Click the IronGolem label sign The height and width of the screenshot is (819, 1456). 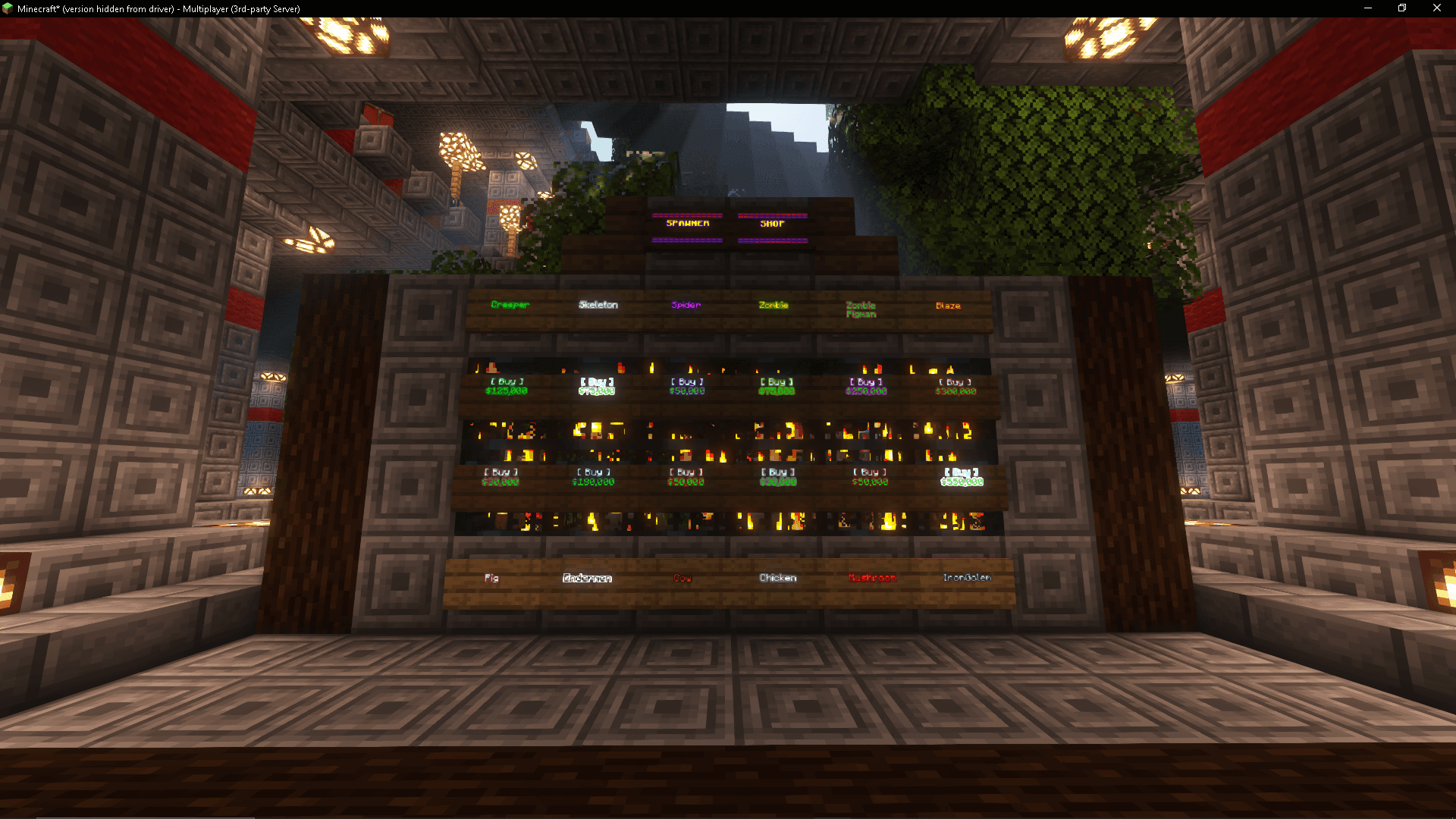[966, 577]
